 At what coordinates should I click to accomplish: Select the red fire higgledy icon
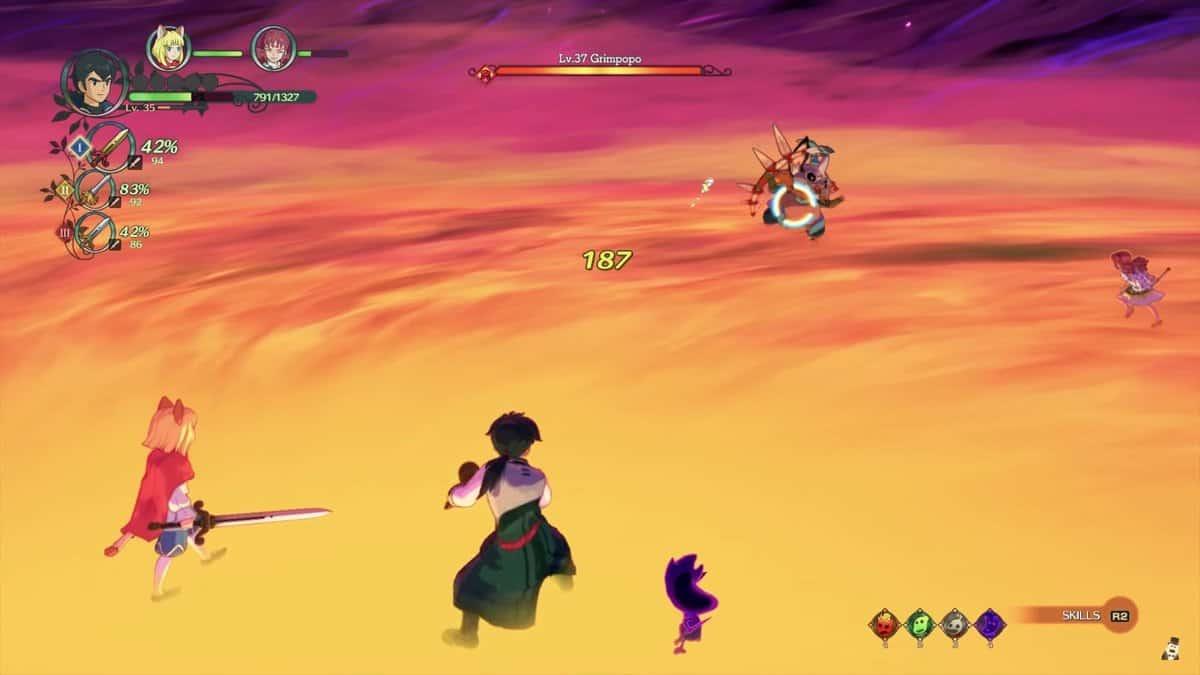click(x=886, y=625)
